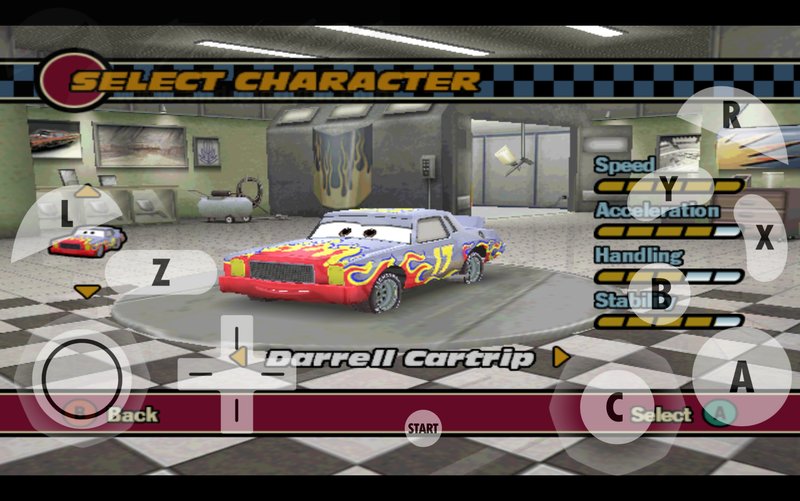Show the next character with the right arrow
The image size is (800, 501).
click(561, 356)
